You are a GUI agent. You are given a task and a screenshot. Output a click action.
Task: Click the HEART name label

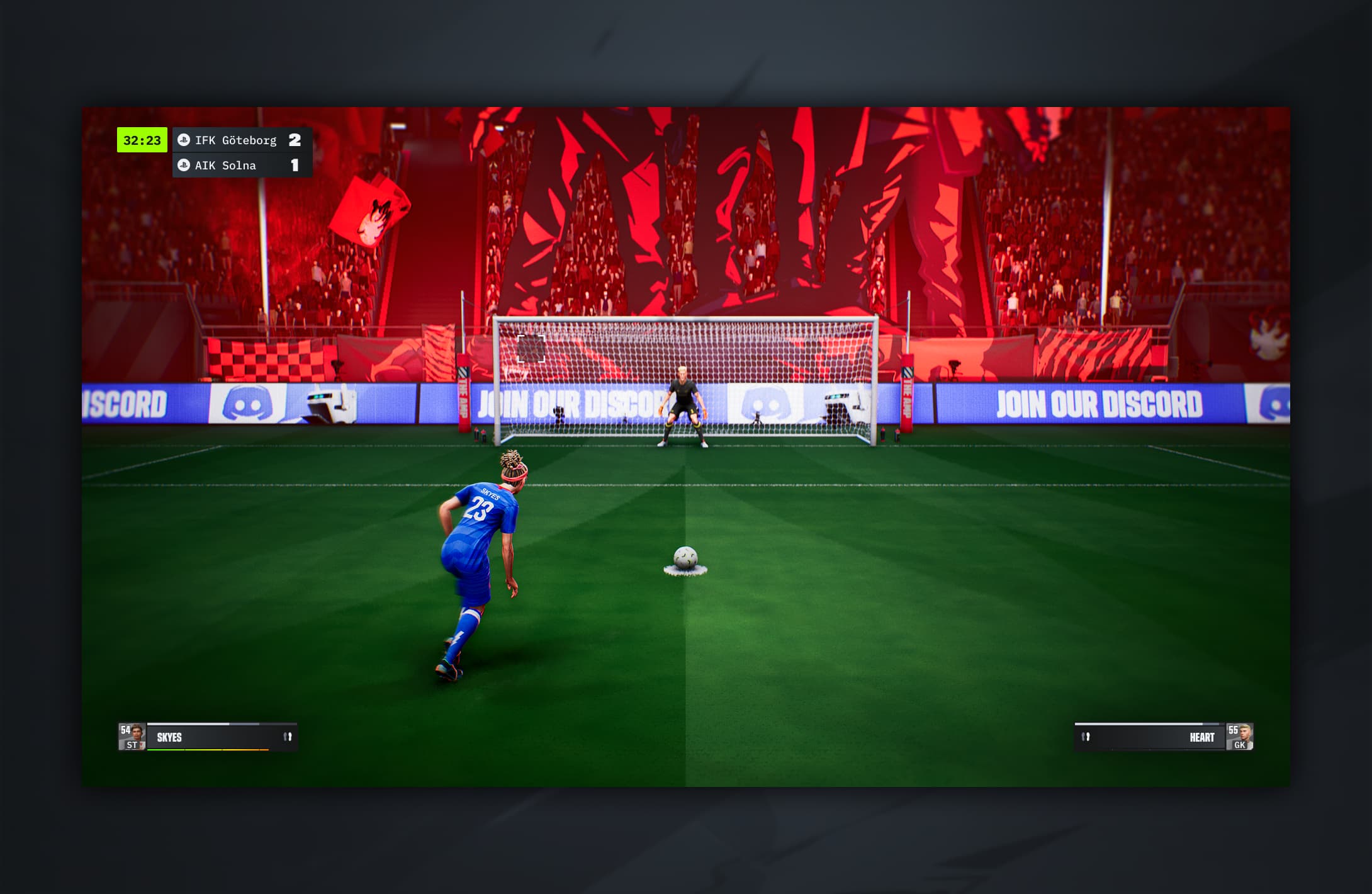(1201, 737)
